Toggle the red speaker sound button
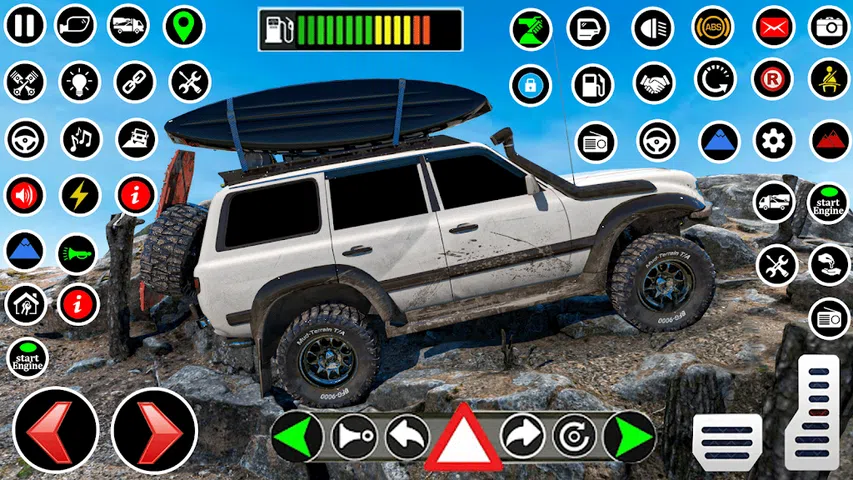 point(25,194)
